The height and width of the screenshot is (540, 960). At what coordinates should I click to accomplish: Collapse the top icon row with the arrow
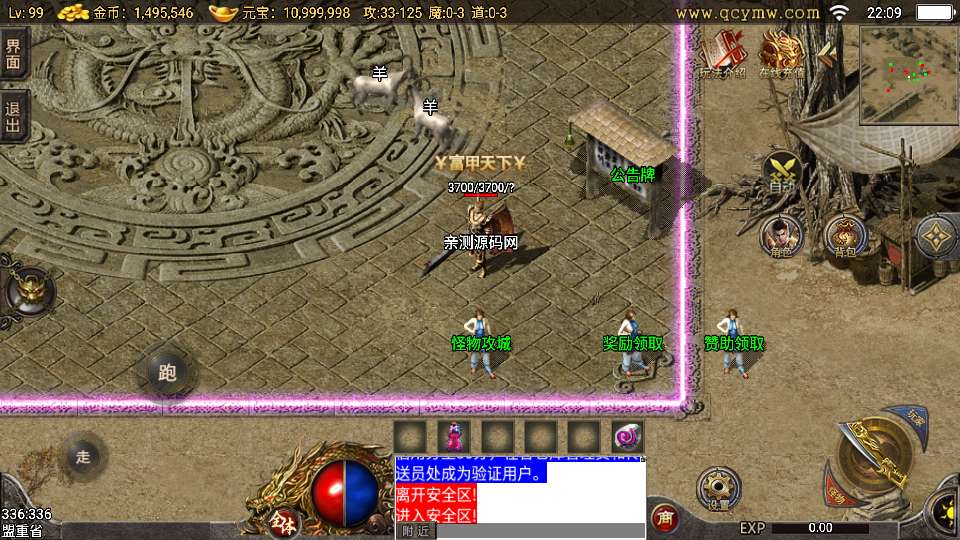click(x=827, y=50)
